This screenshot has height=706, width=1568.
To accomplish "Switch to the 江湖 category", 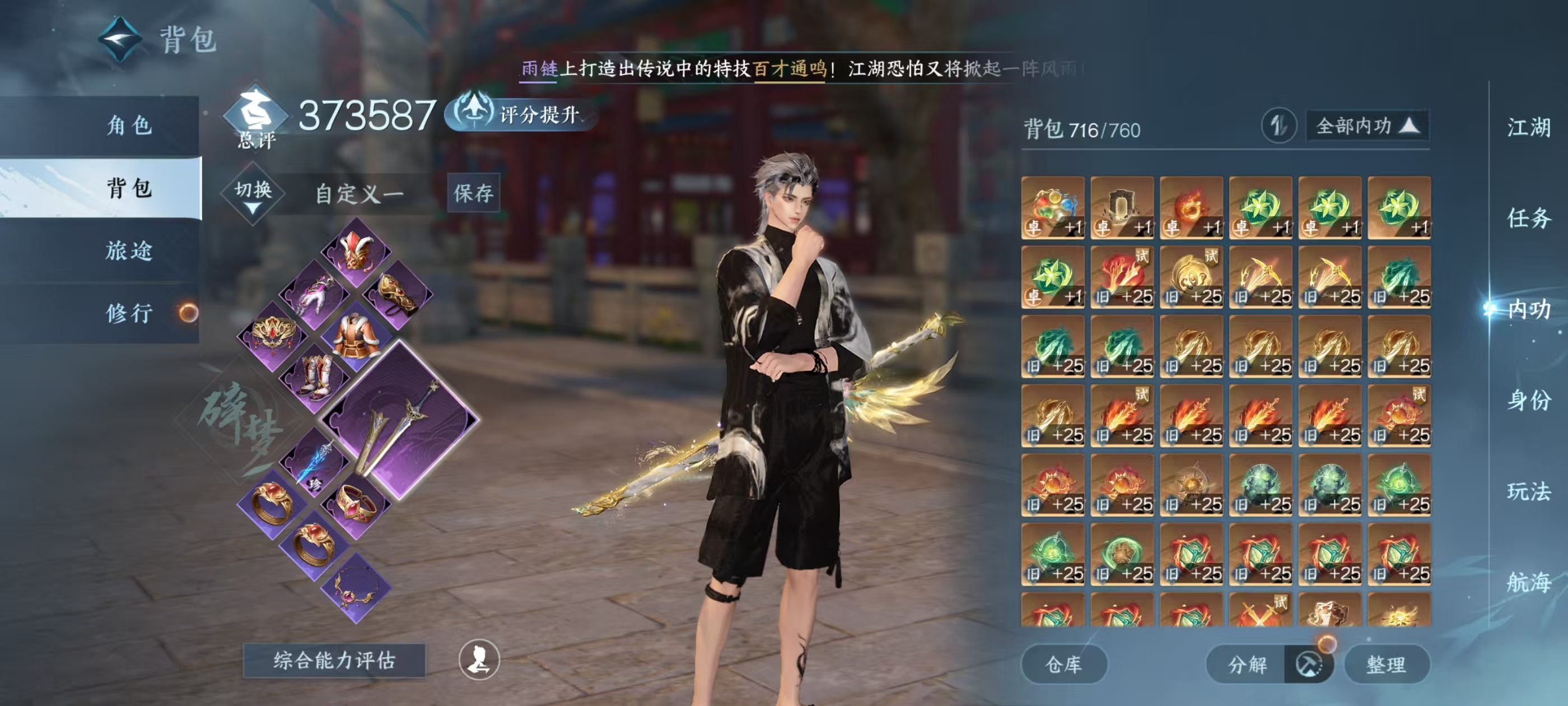I will pyautogui.click(x=1528, y=128).
